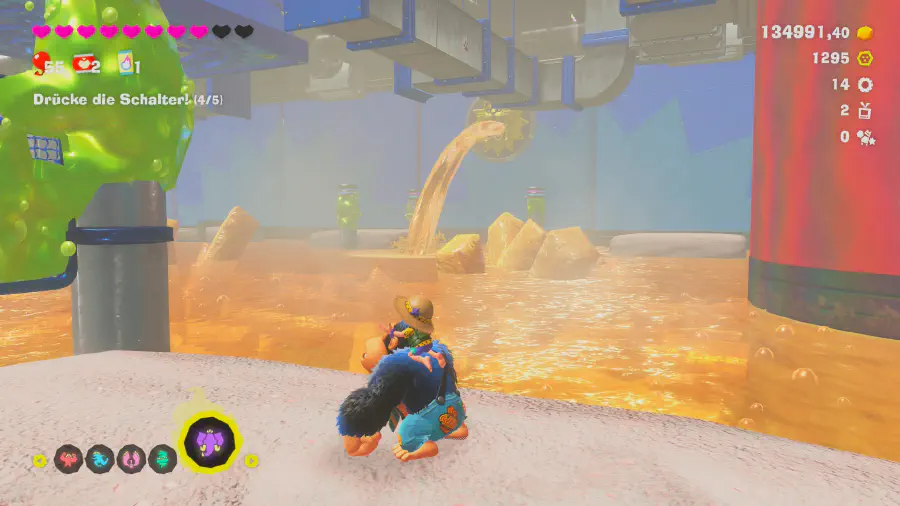
Task: Click the yellow right arrow by transformations
Action: pyautogui.click(x=253, y=460)
